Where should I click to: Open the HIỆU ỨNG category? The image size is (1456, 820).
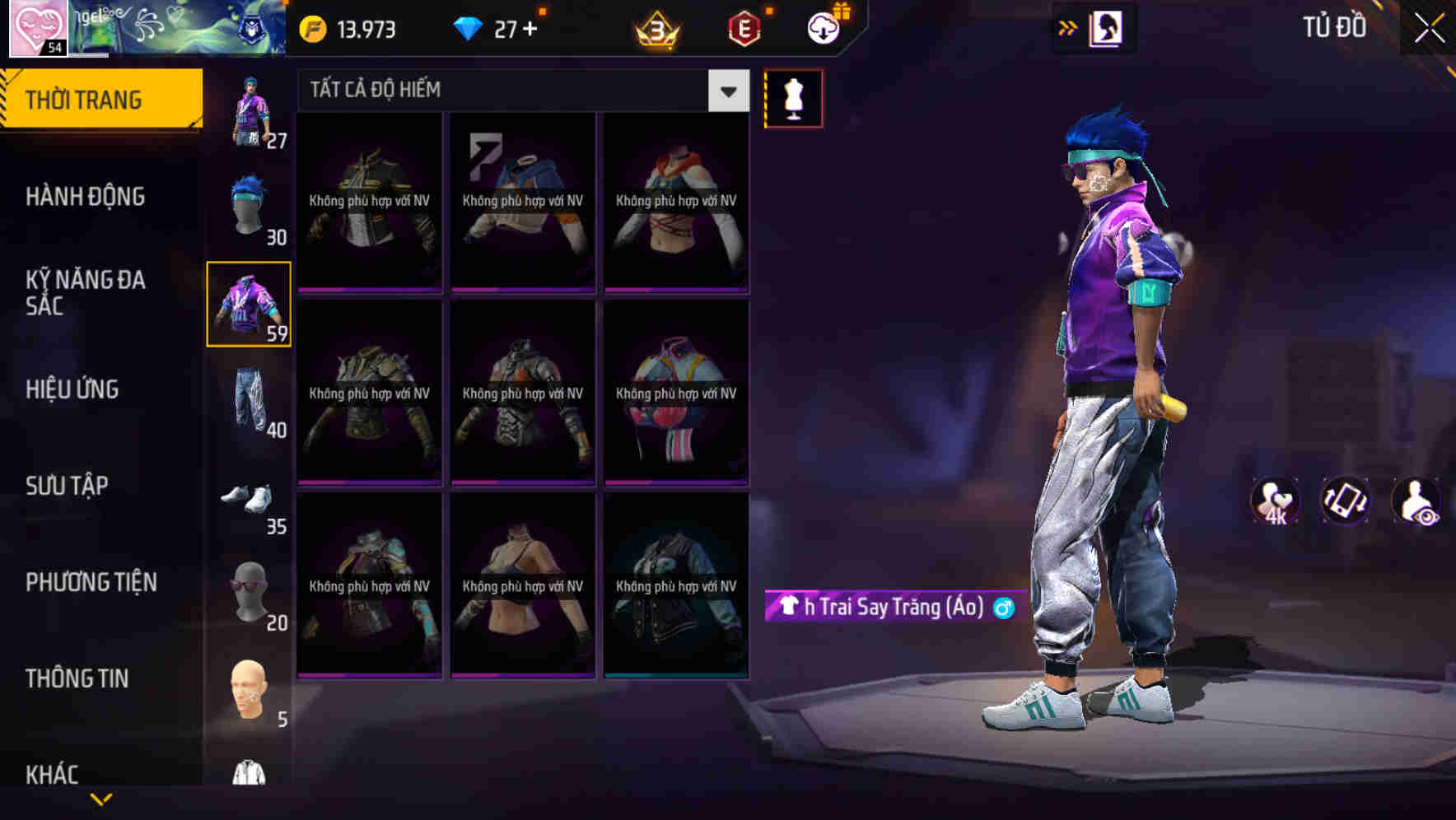74,389
